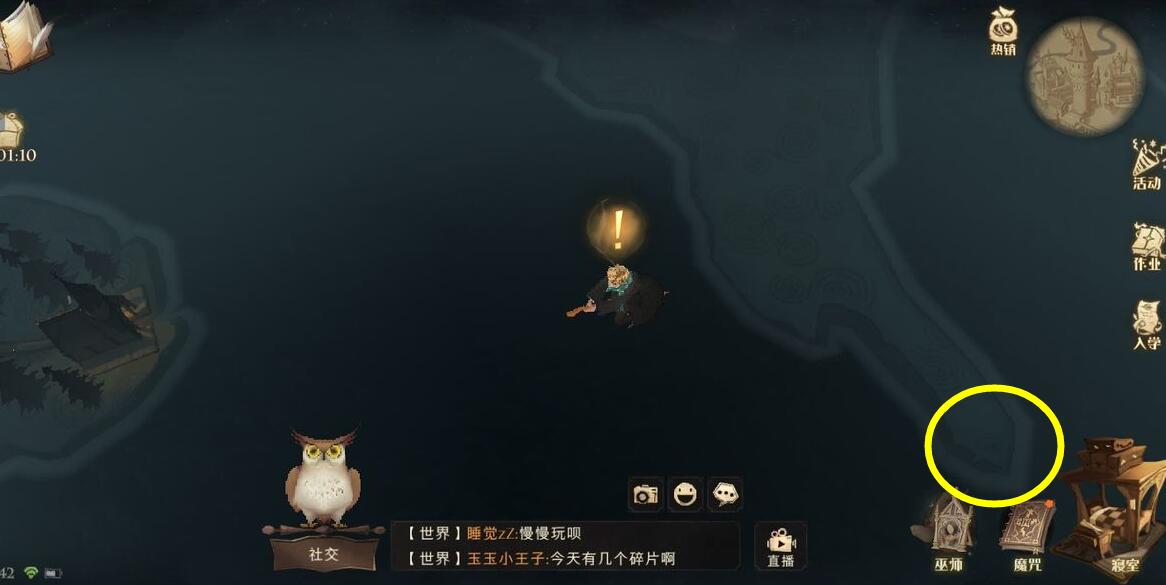Enter the 寝室 dormitory
Screen dimensions: 1166x585
[x=1116, y=505]
